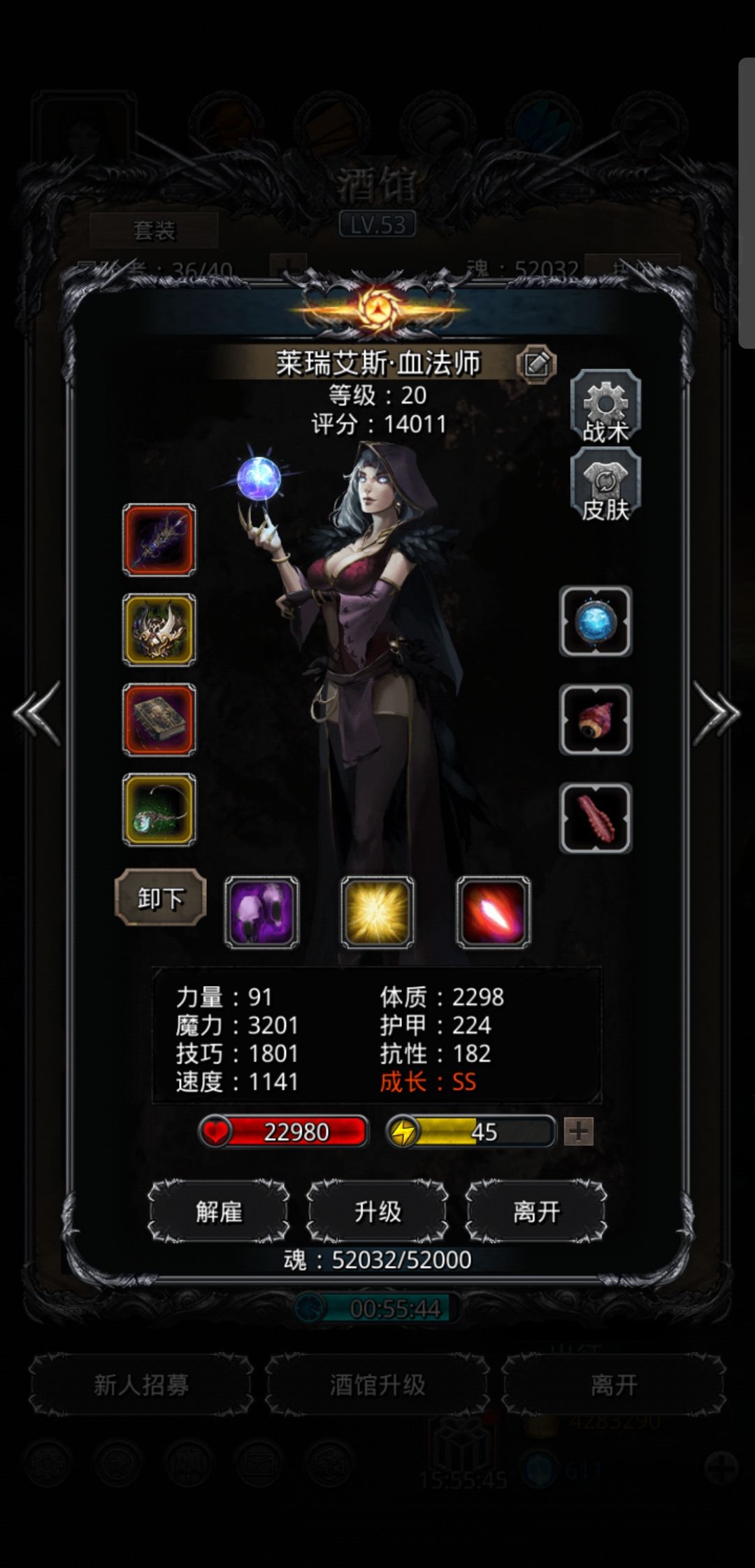This screenshot has height=1568, width=755.
Task: Select the blue orb accessory slot
Action: [596, 621]
